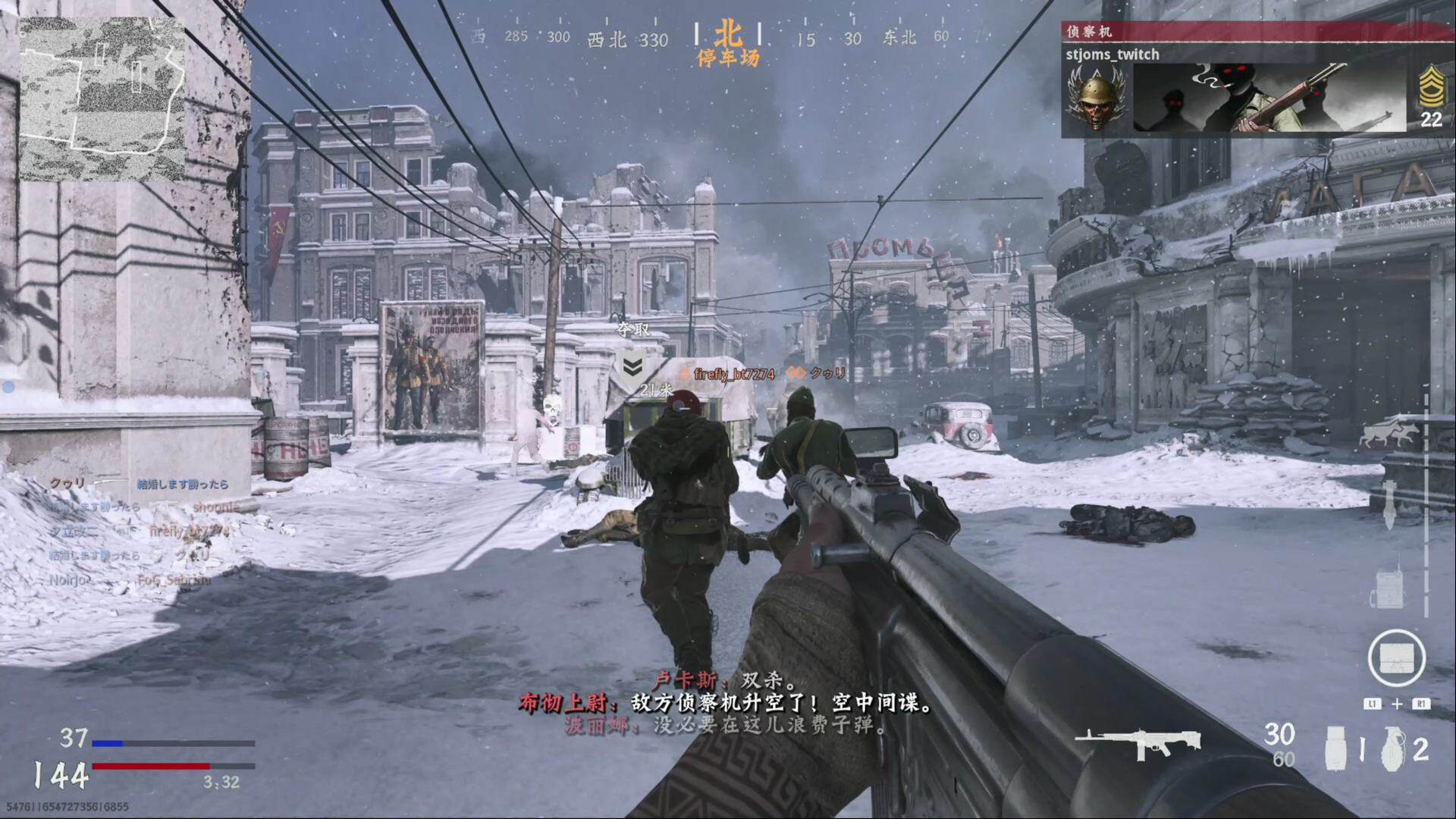Click the sergeant rank insignia icon
The image size is (1456, 819).
pyautogui.click(x=1431, y=88)
